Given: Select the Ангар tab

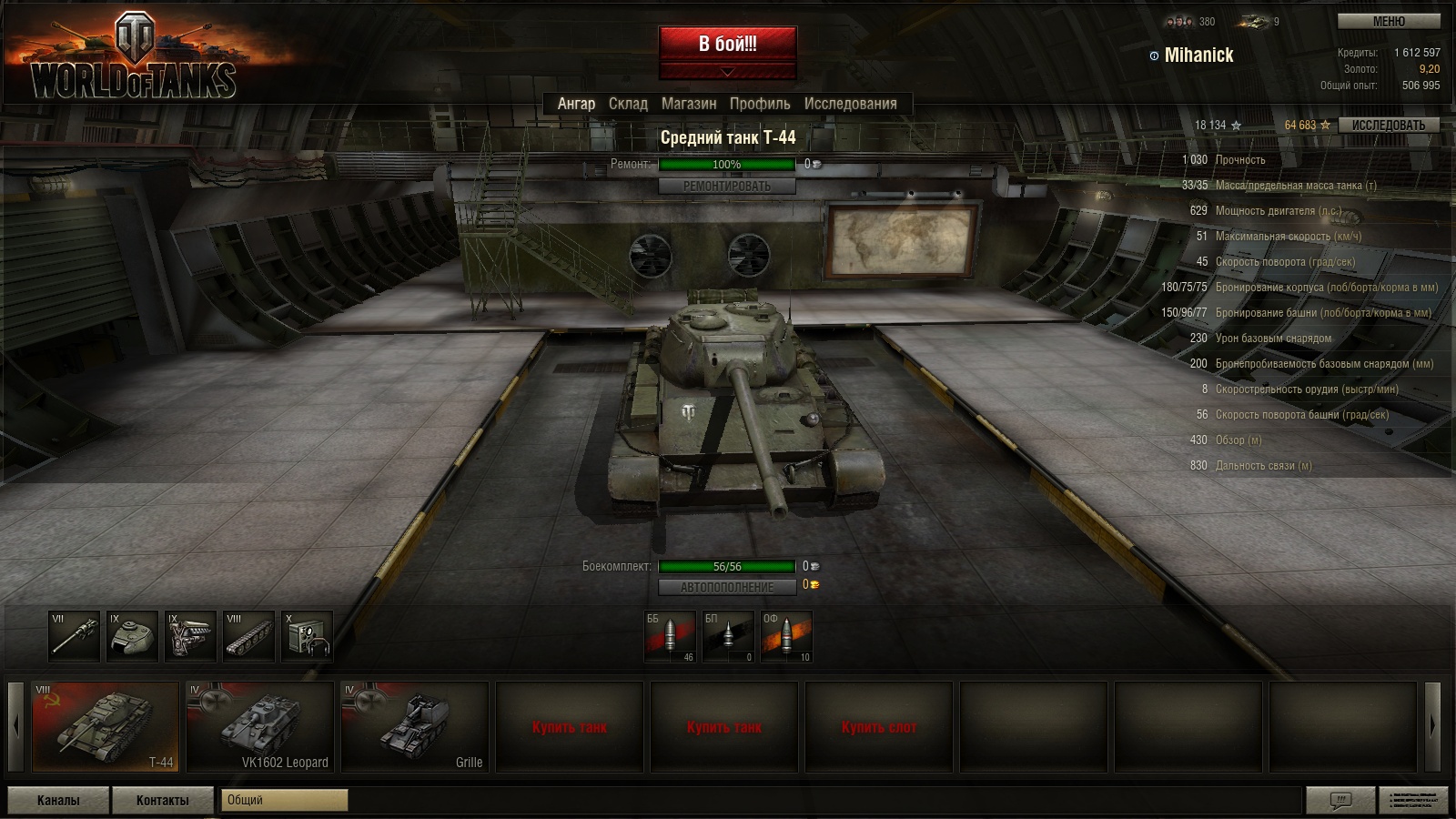Looking at the screenshot, I should click(576, 104).
